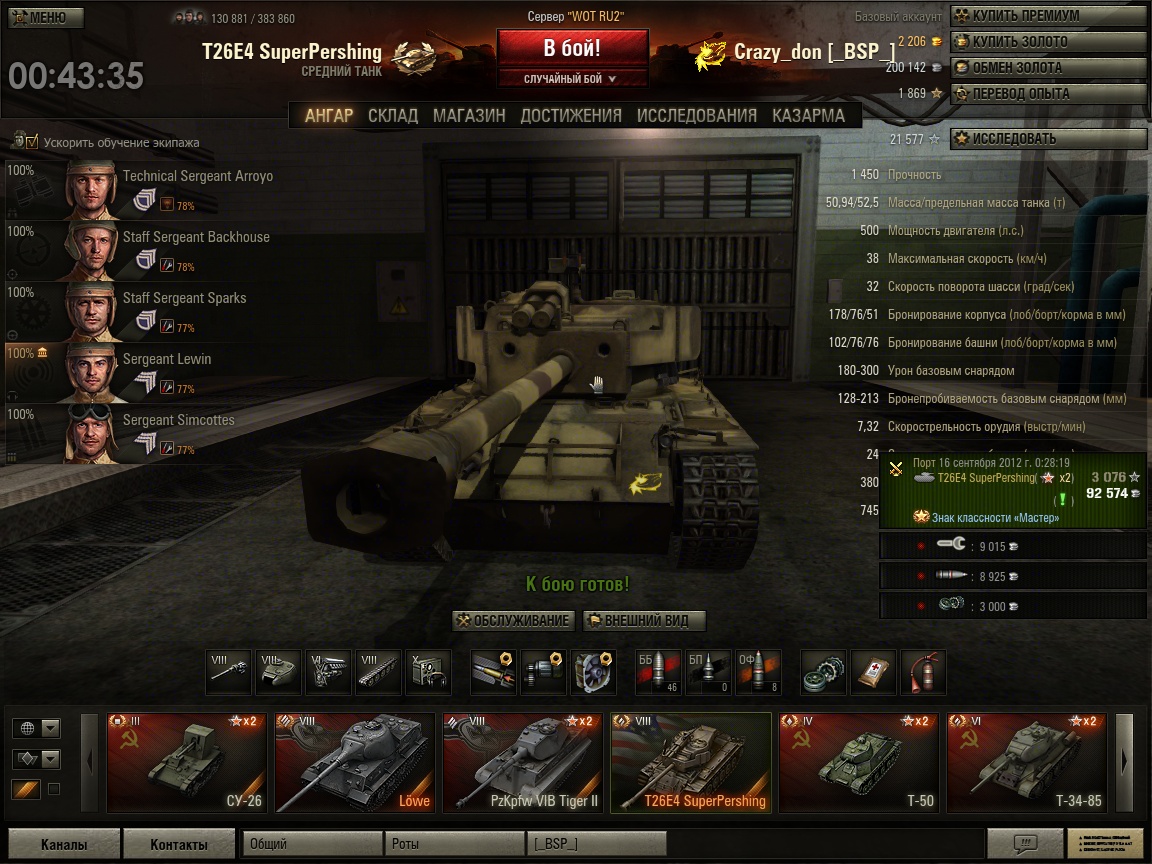Start the battle with the В бой! button

click(572, 48)
